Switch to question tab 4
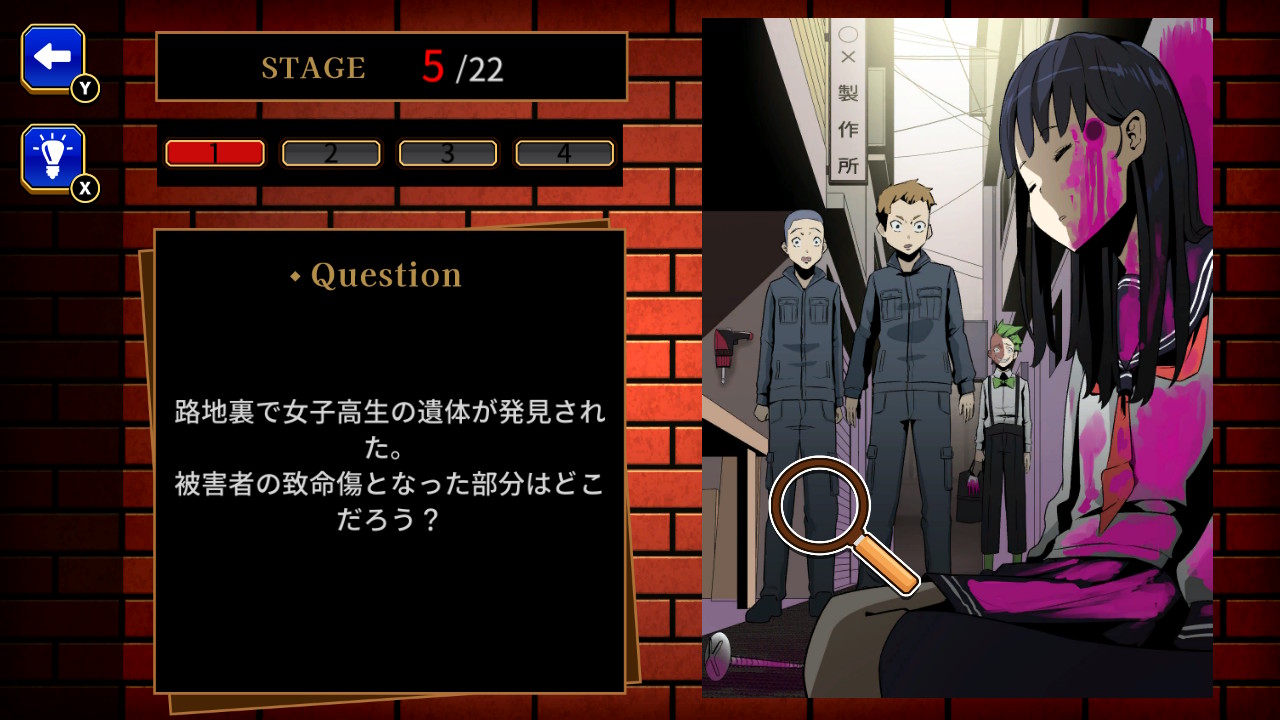Viewport: 1280px width, 720px height. [x=564, y=153]
